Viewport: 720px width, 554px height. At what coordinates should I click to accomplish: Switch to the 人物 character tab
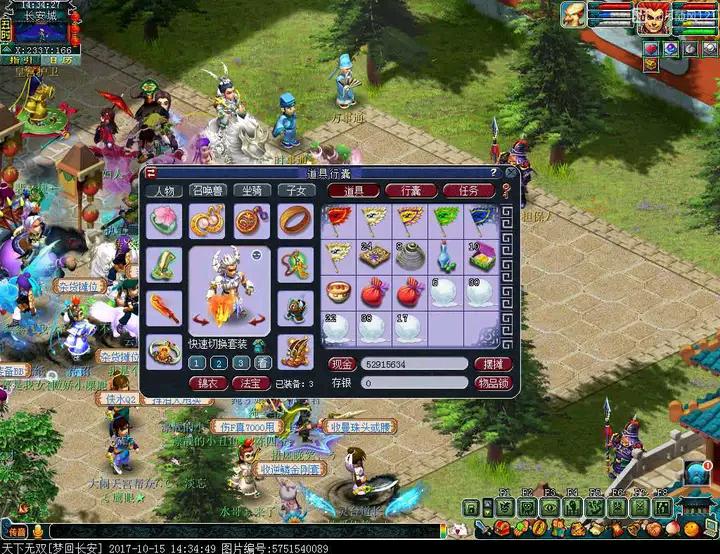tap(164, 190)
